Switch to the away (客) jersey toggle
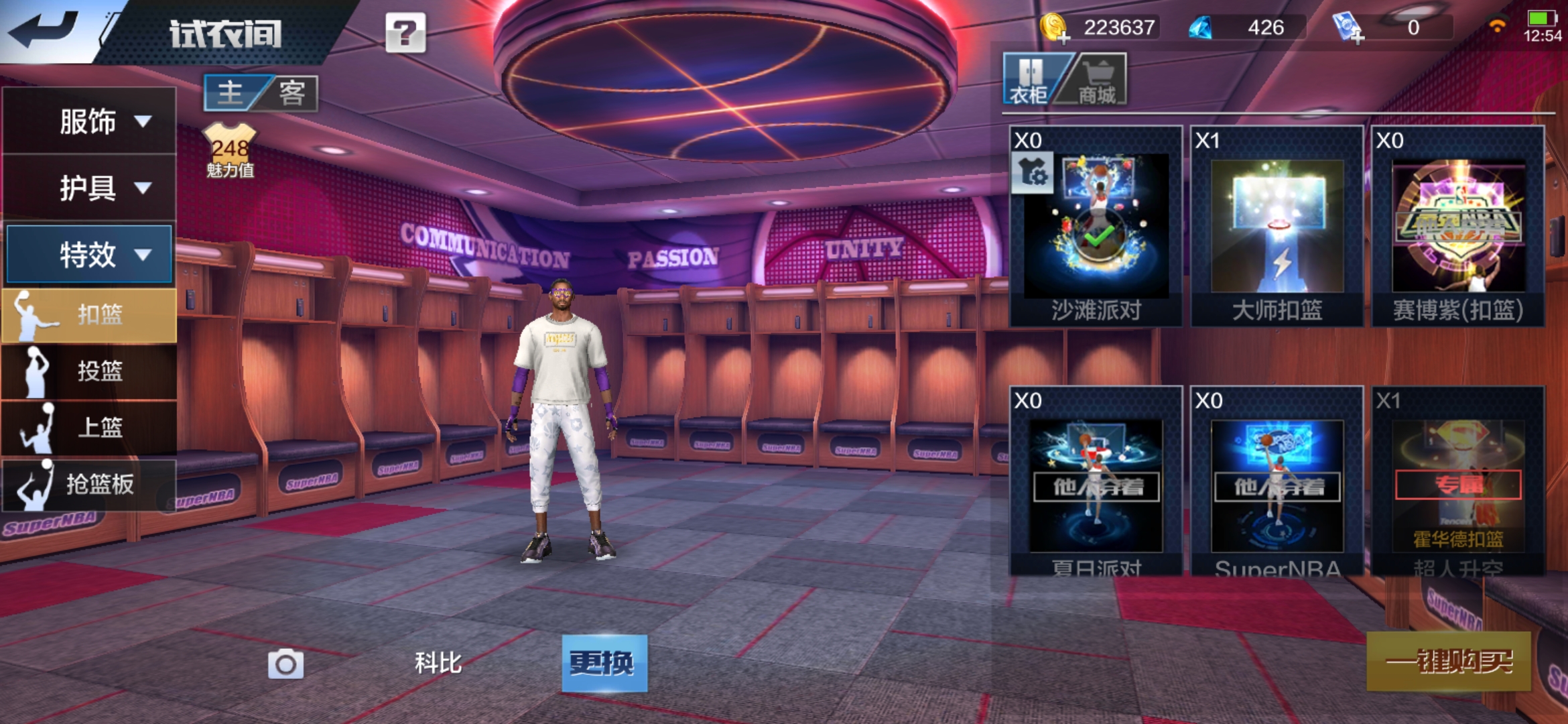Viewport: 1568px width, 724px height. (291, 93)
